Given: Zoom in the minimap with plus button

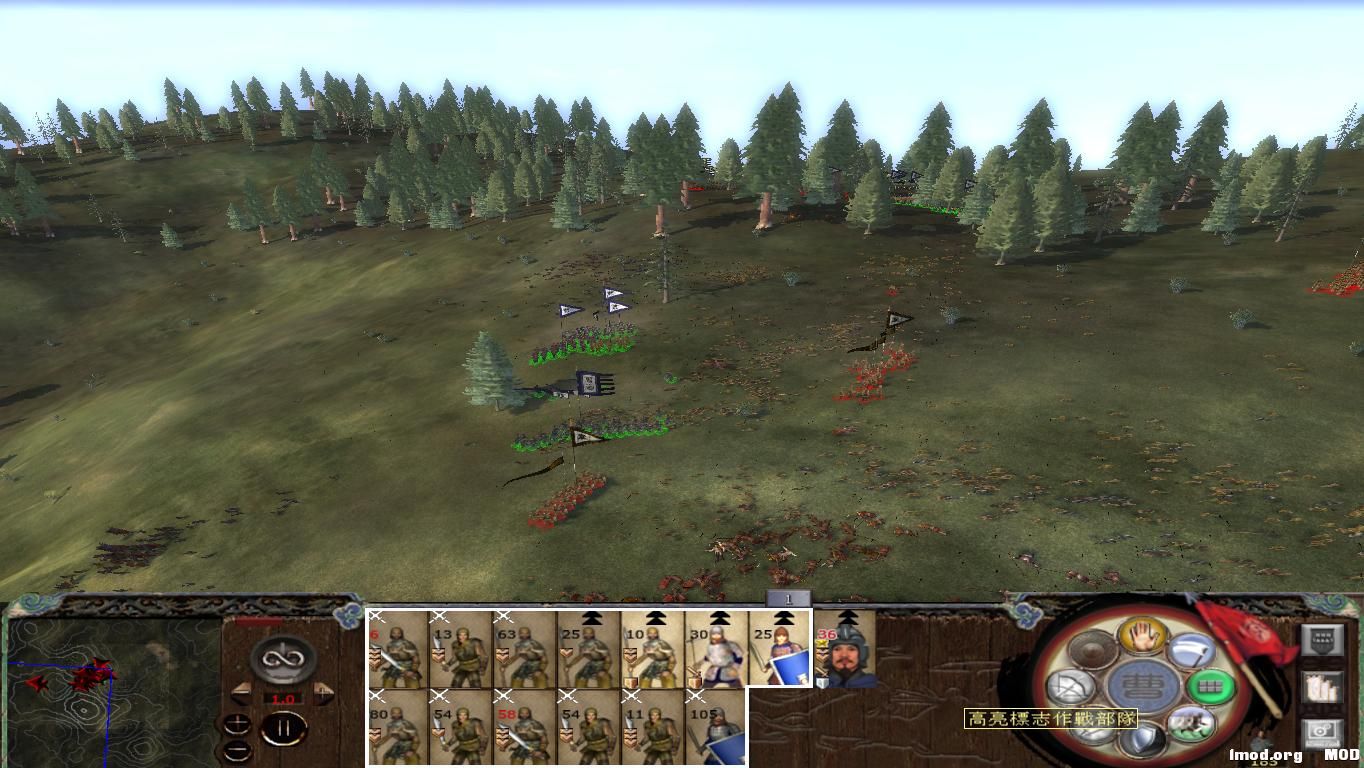Looking at the screenshot, I should tap(237, 724).
